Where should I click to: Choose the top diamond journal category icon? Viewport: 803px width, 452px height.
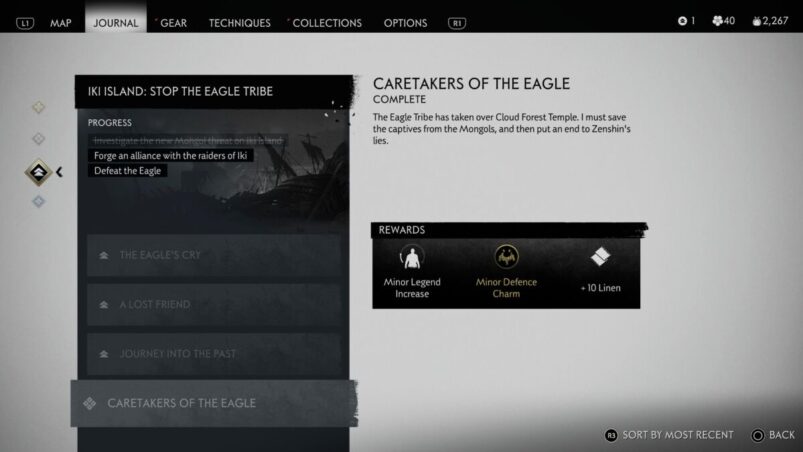click(39, 107)
